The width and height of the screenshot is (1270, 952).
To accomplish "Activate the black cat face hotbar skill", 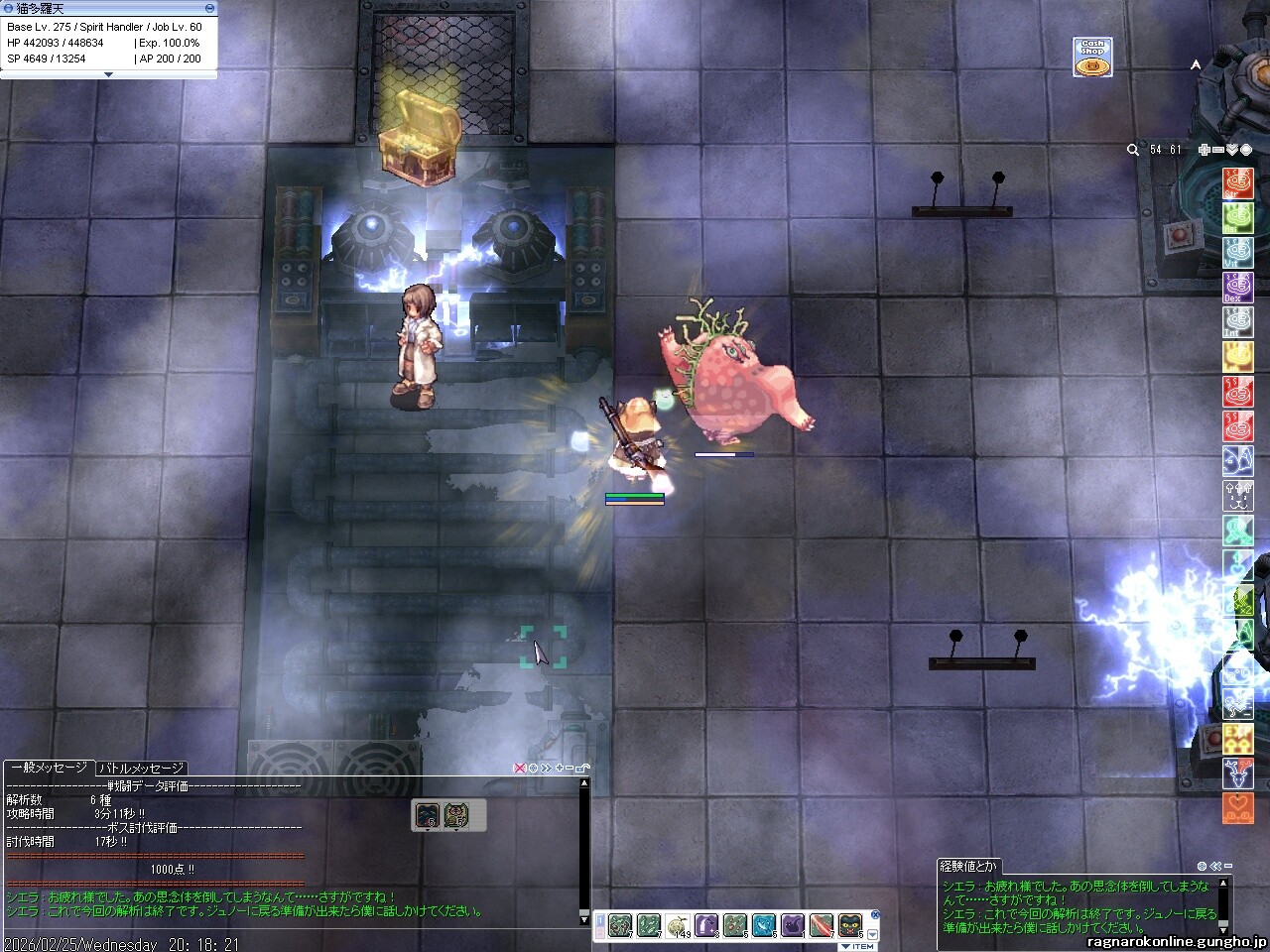I will coord(849,926).
